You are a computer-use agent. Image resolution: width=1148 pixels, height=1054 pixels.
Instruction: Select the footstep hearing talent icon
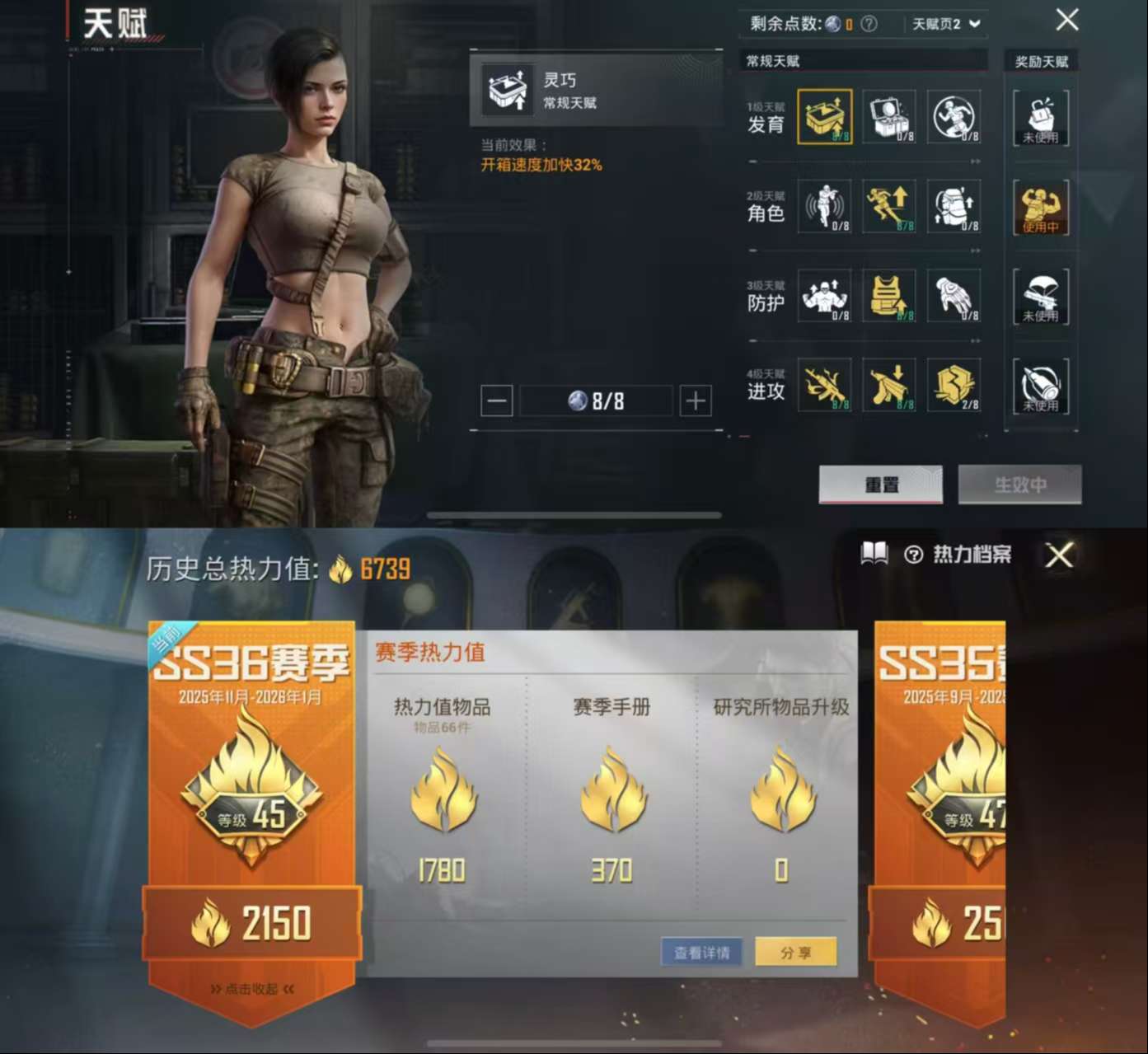coord(822,208)
